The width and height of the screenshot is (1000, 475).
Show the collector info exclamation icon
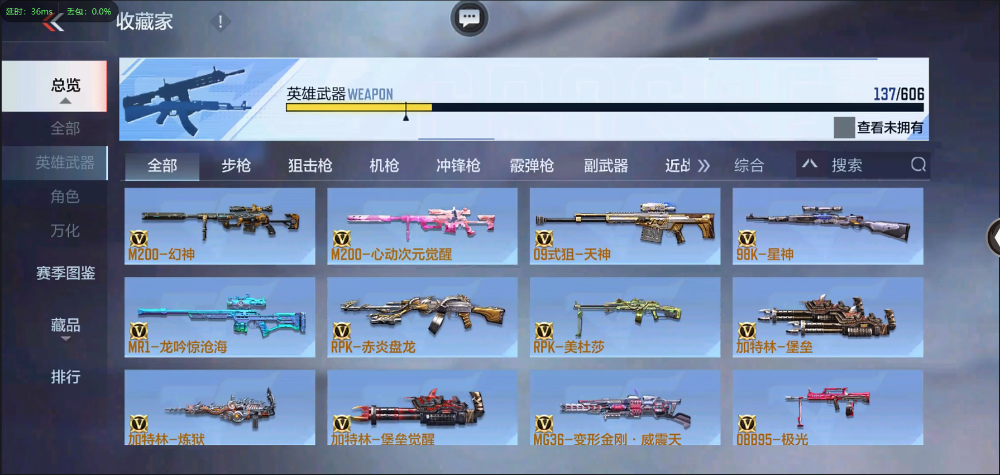[x=221, y=22]
